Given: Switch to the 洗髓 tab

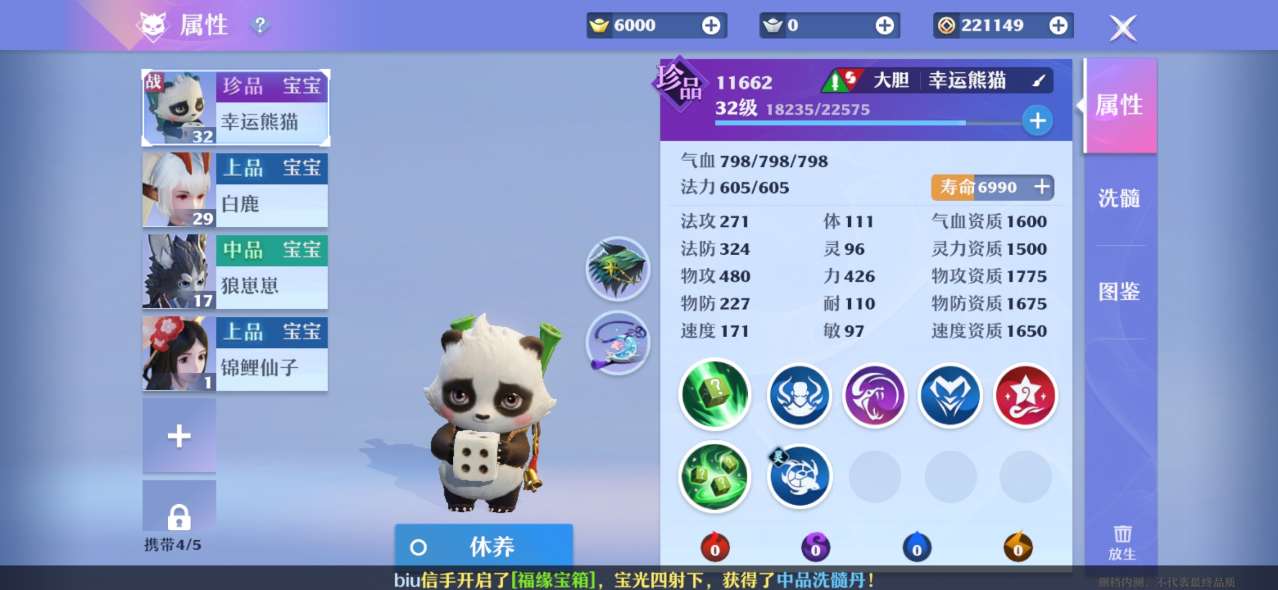Looking at the screenshot, I should tap(1119, 198).
